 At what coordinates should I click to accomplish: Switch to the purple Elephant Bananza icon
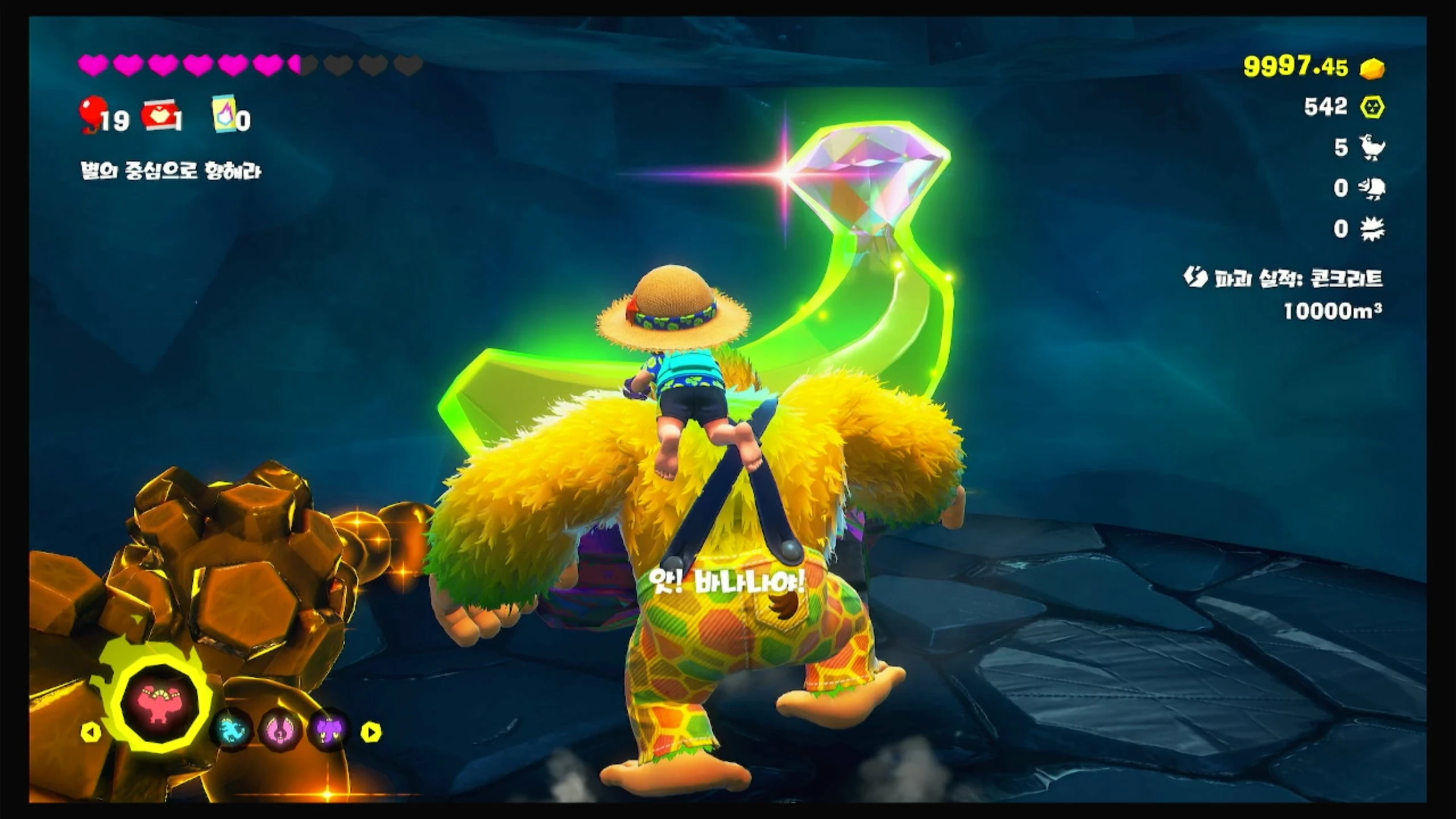tap(329, 729)
